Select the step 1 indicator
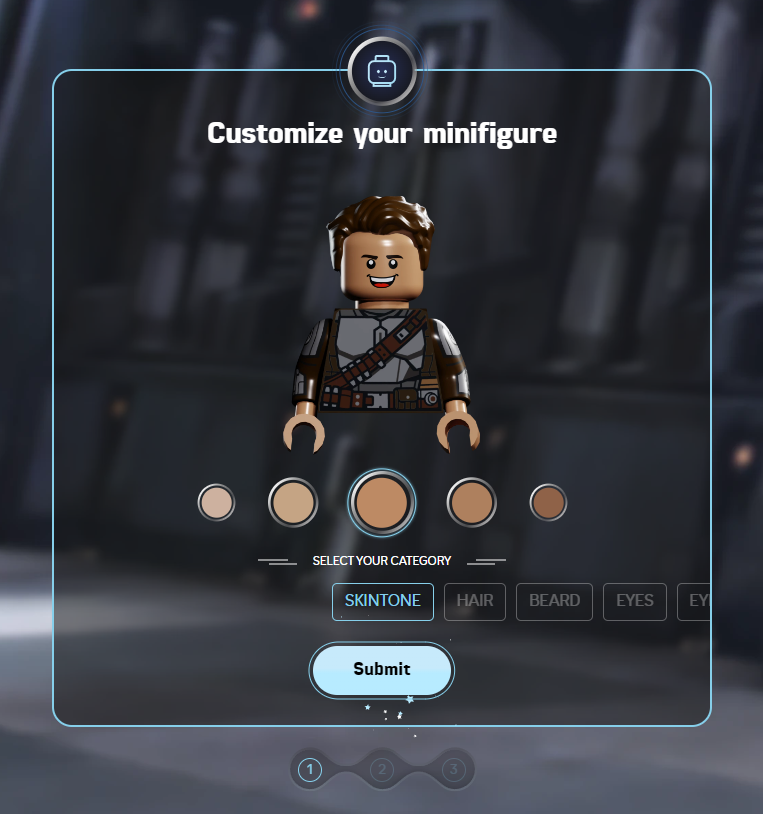The width and height of the screenshot is (763, 814). 310,769
